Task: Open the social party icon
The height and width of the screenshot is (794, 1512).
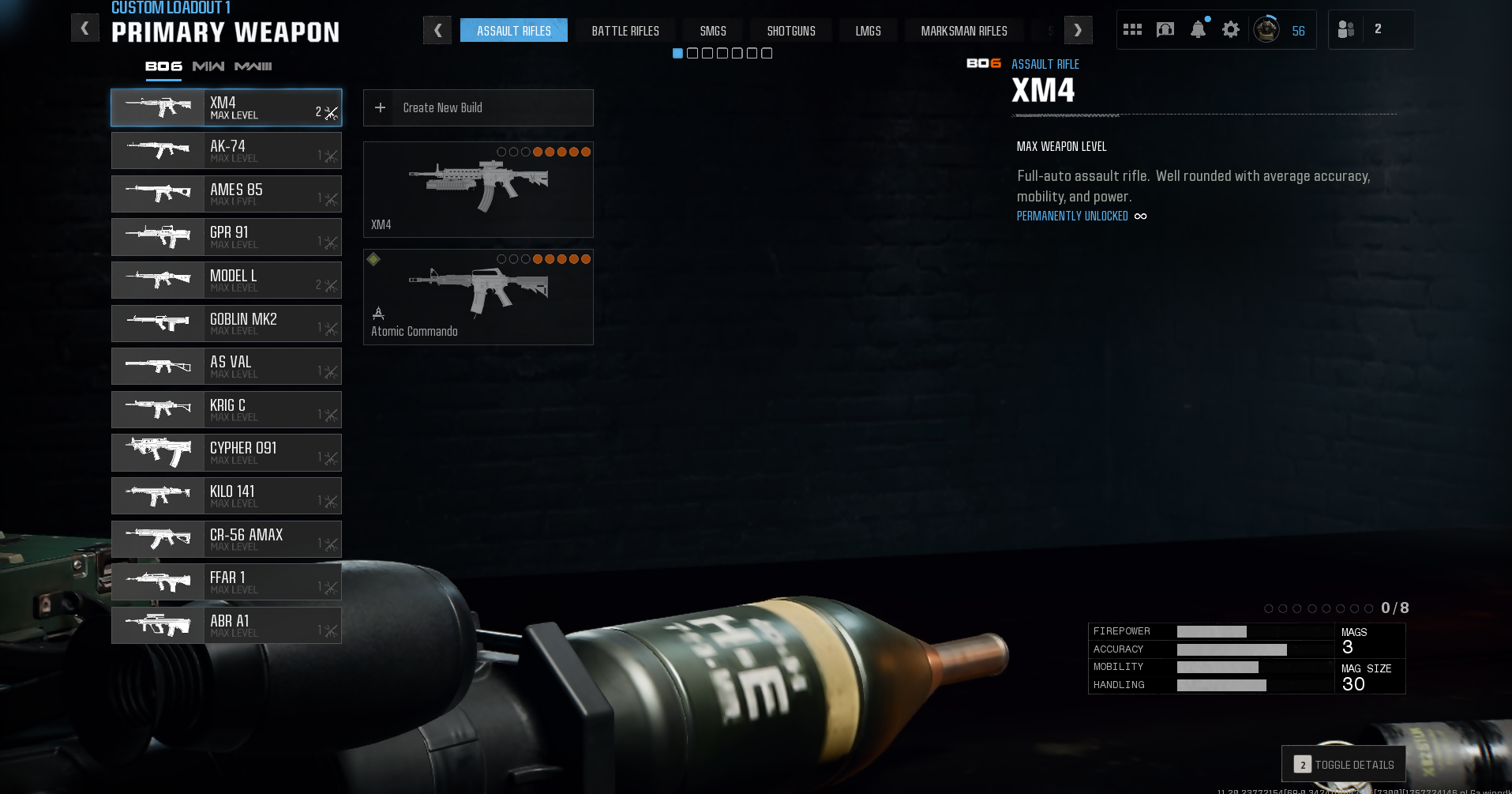Action: pyautogui.click(x=1346, y=29)
